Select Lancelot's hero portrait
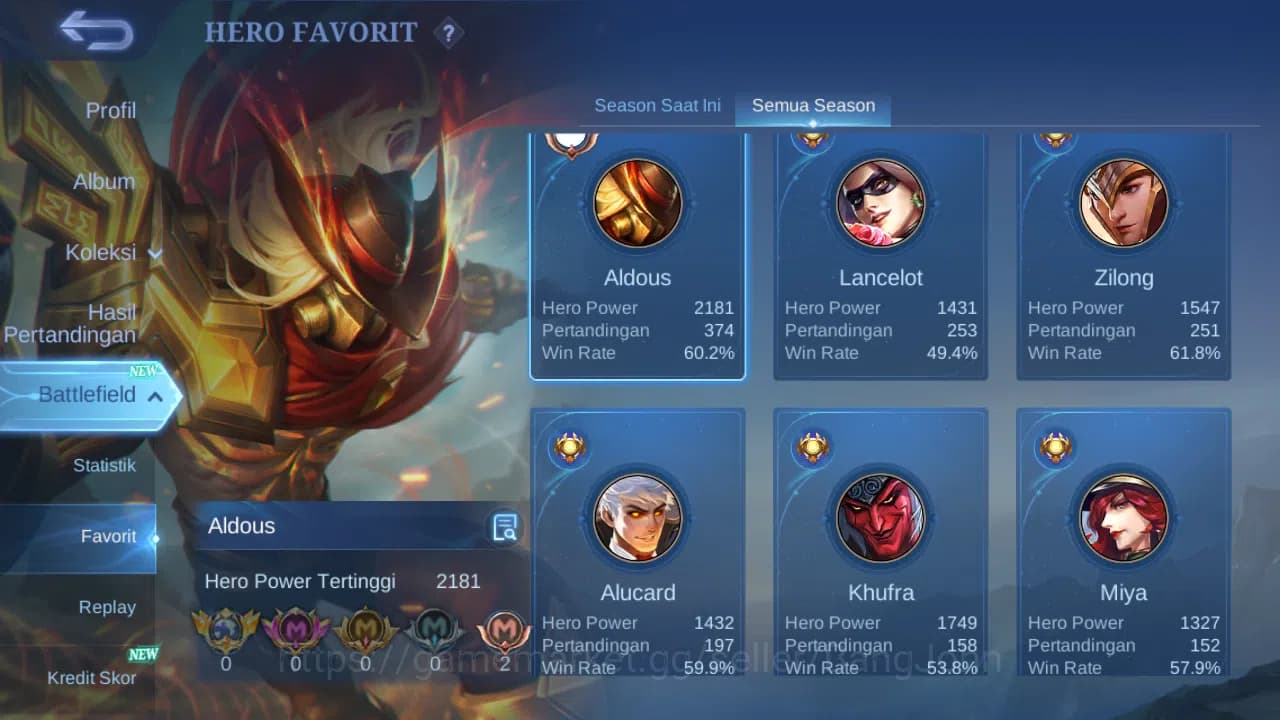Viewport: 1280px width, 720px height. [879, 203]
